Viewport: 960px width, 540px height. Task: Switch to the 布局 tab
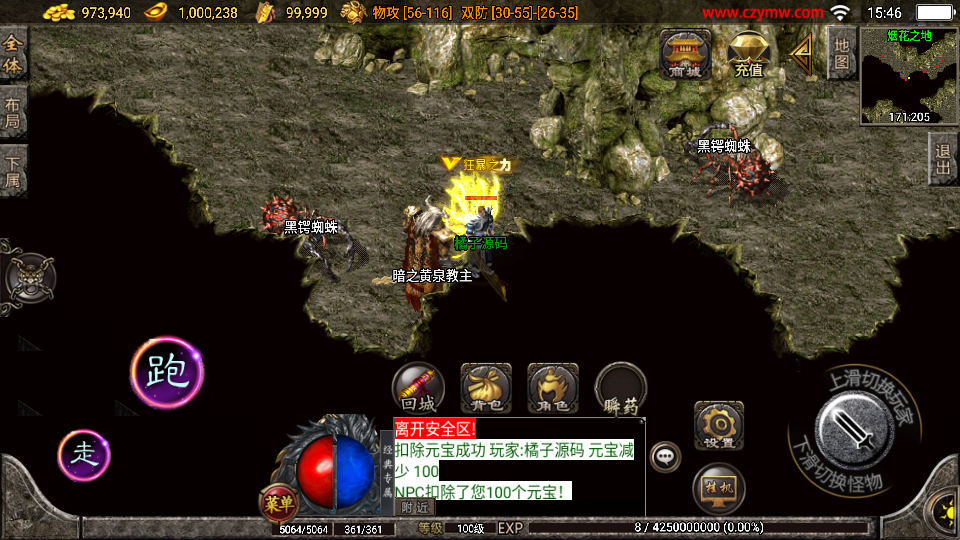[13, 112]
